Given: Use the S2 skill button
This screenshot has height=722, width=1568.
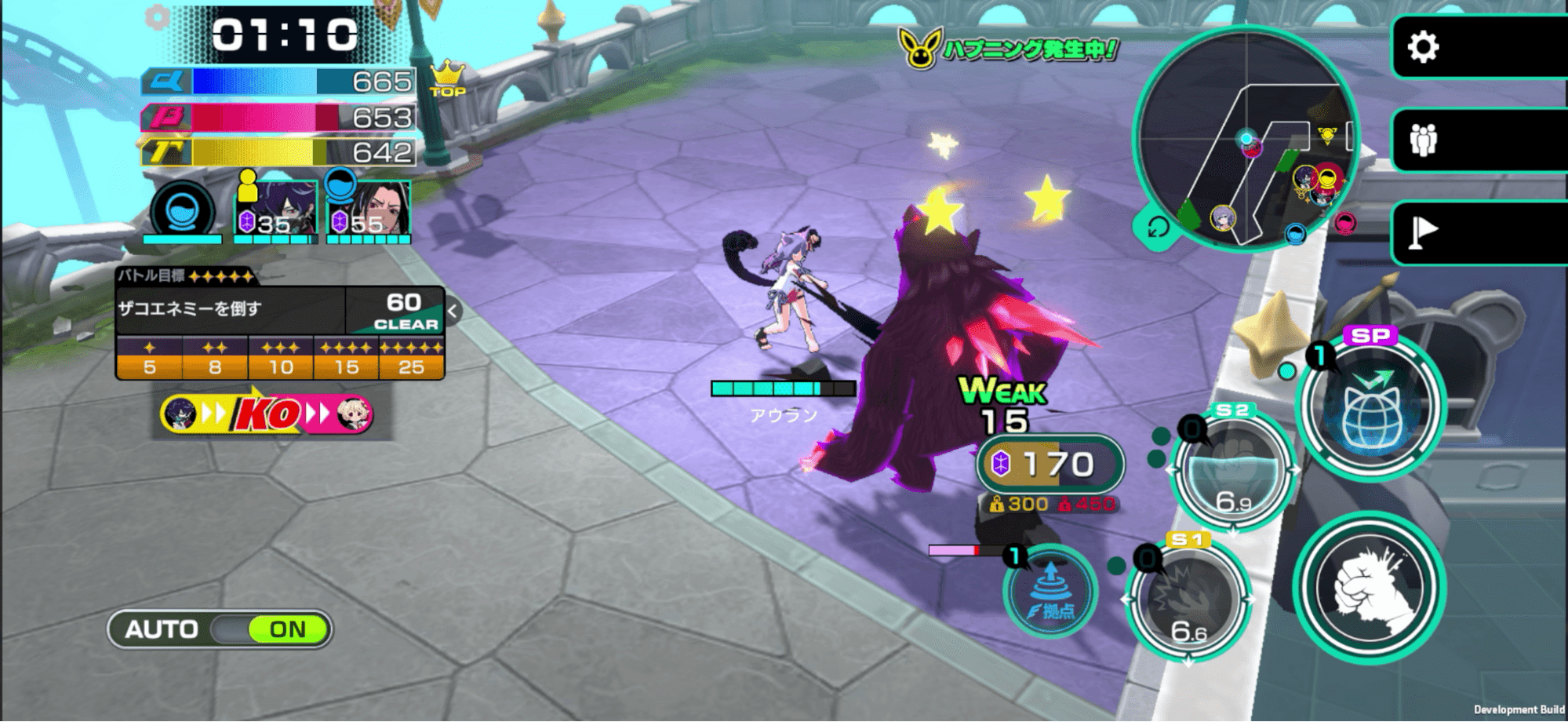Looking at the screenshot, I should coord(1231,469).
